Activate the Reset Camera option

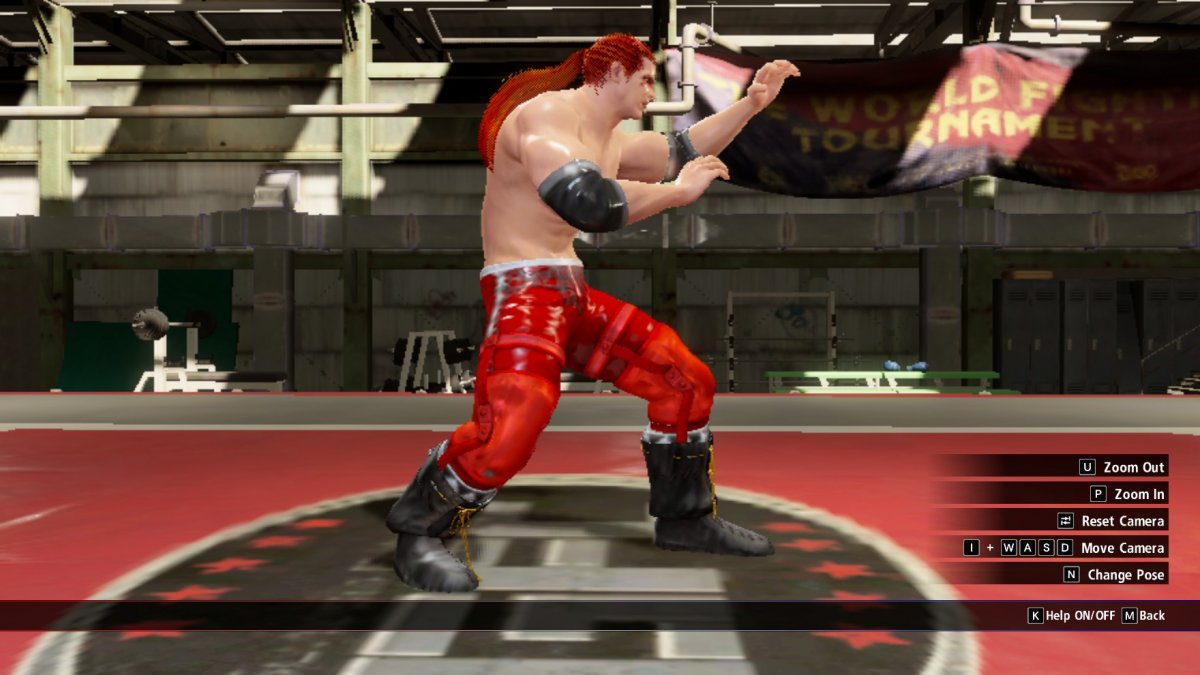(1122, 521)
